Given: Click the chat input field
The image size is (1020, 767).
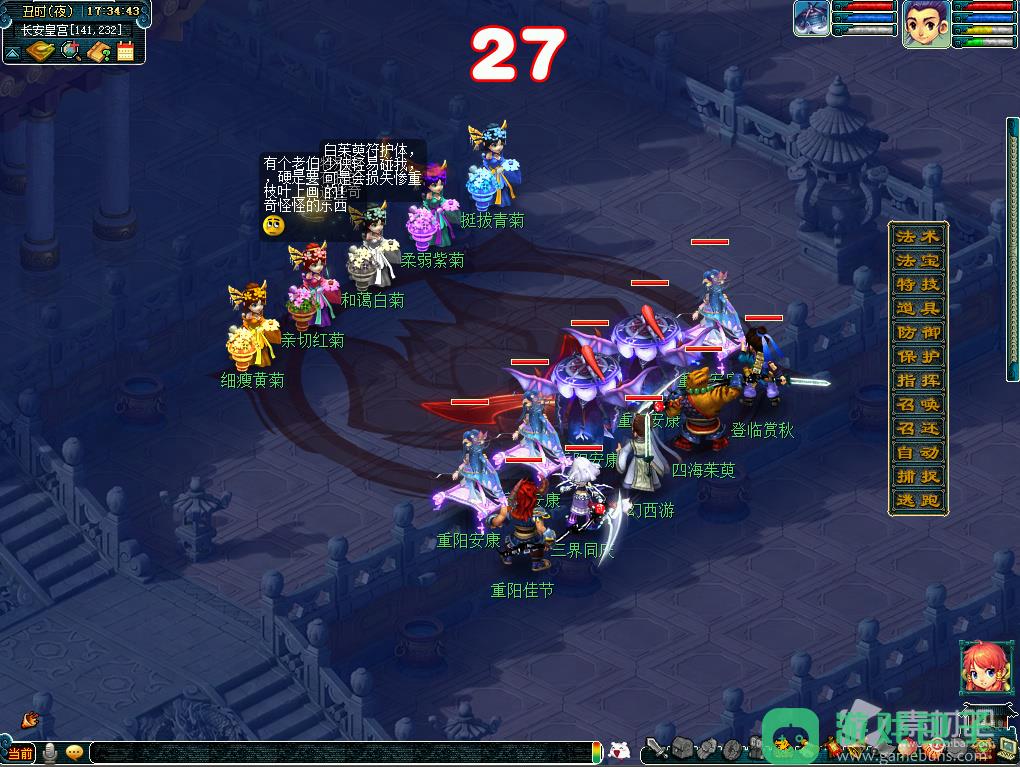Looking at the screenshot, I should click(x=340, y=752).
